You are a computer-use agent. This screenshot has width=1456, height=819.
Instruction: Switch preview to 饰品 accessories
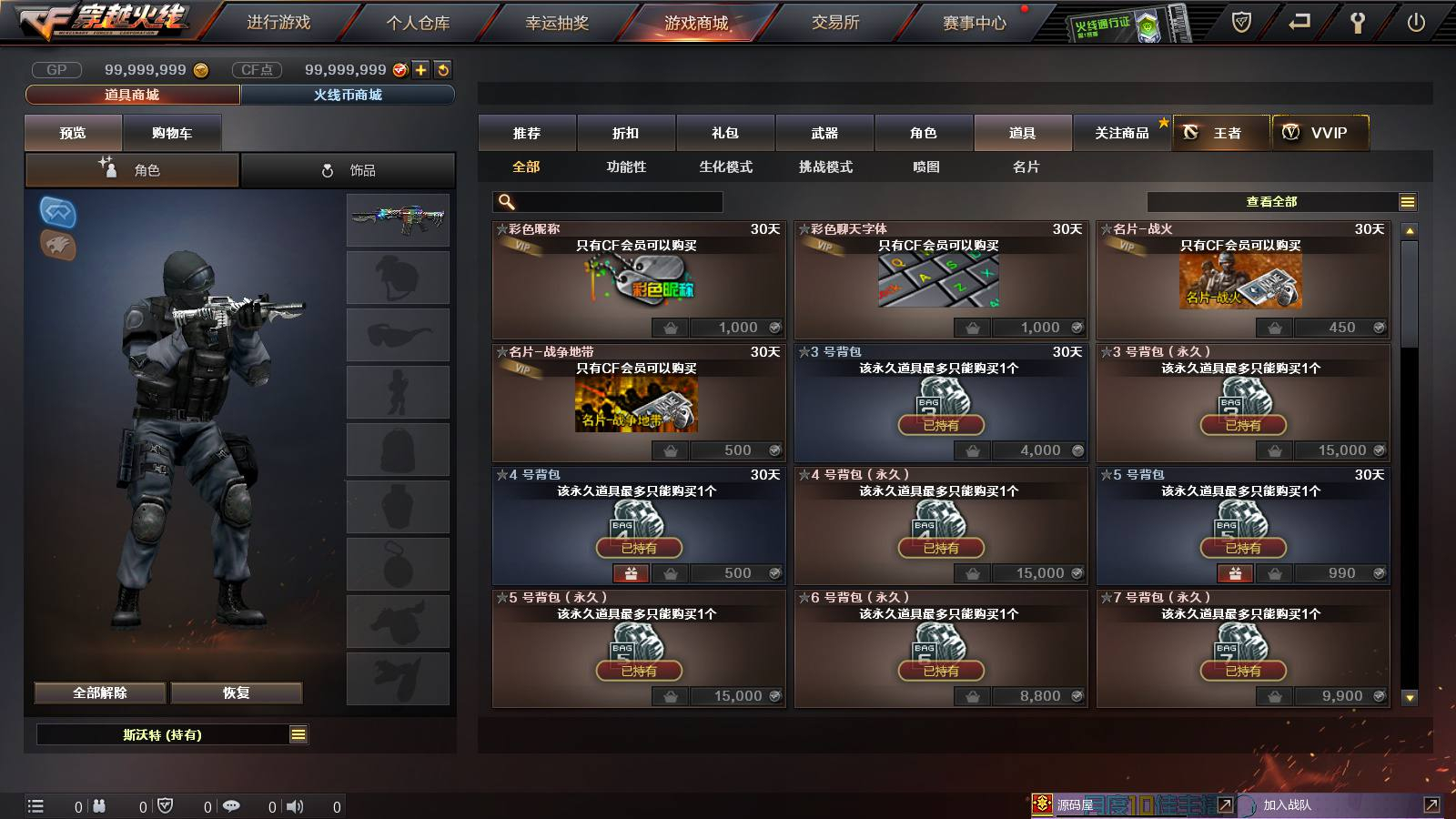pos(349,170)
